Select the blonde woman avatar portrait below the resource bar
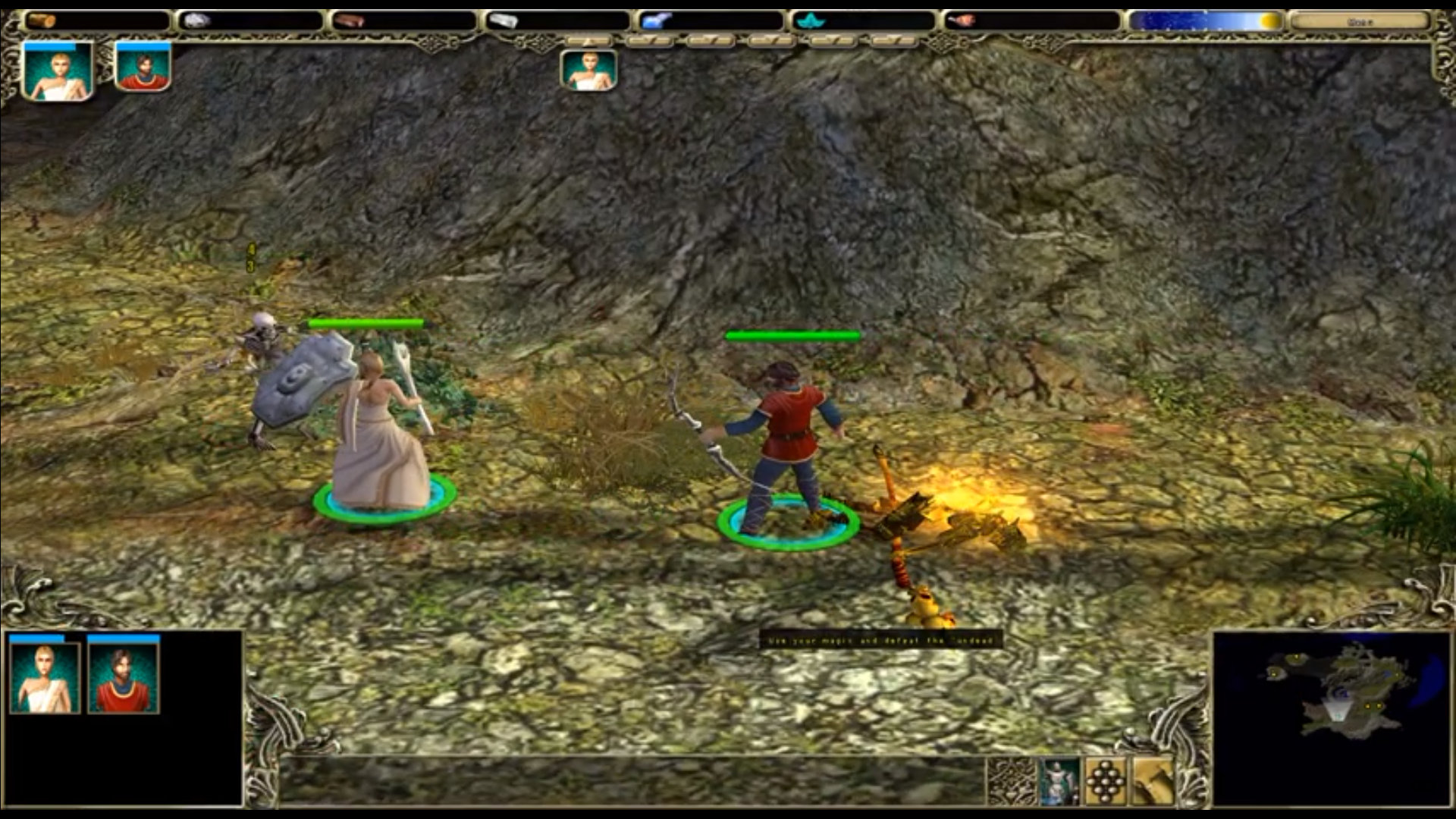1456x819 pixels. click(58, 71)
